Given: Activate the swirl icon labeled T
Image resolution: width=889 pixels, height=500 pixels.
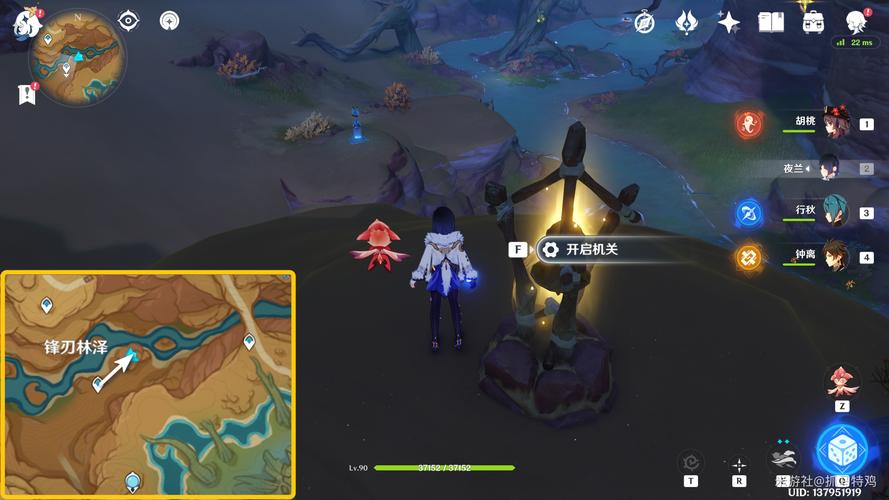Looking at the screenshot, I should 691,463.
